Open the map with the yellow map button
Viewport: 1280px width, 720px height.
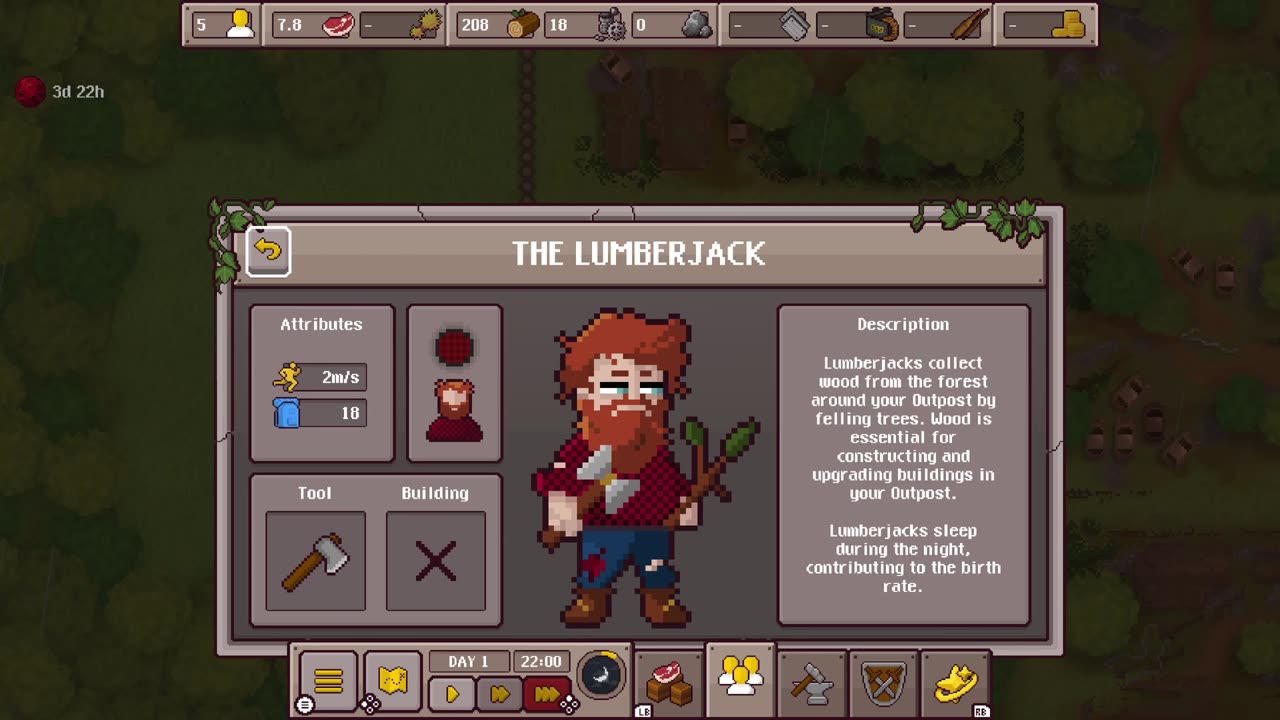click(393, 682)
